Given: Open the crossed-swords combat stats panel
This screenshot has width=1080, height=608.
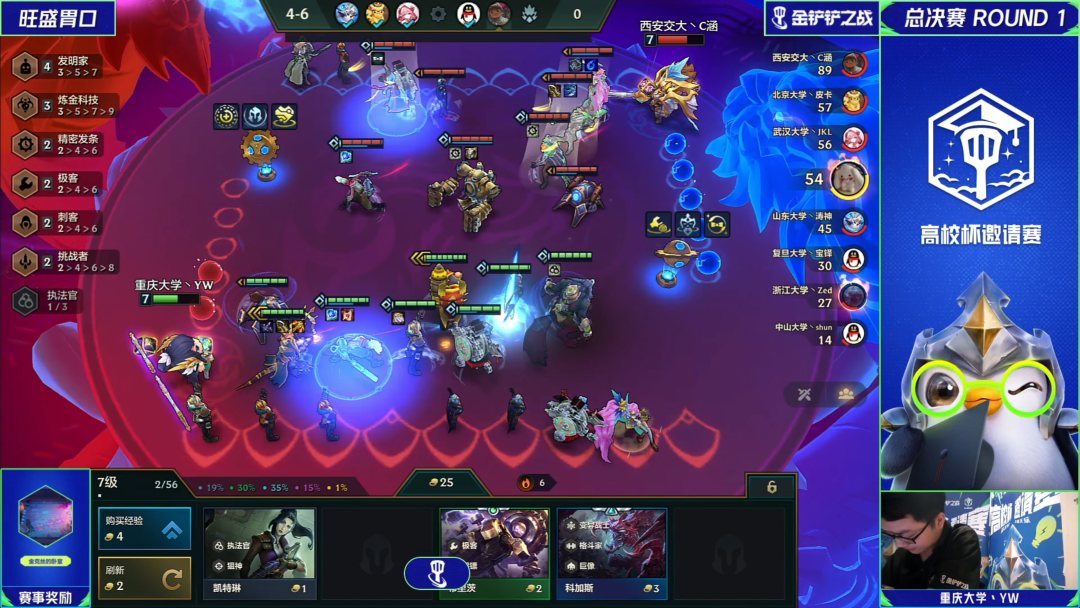Looking at the screenshot, I should tap(803, 394).
